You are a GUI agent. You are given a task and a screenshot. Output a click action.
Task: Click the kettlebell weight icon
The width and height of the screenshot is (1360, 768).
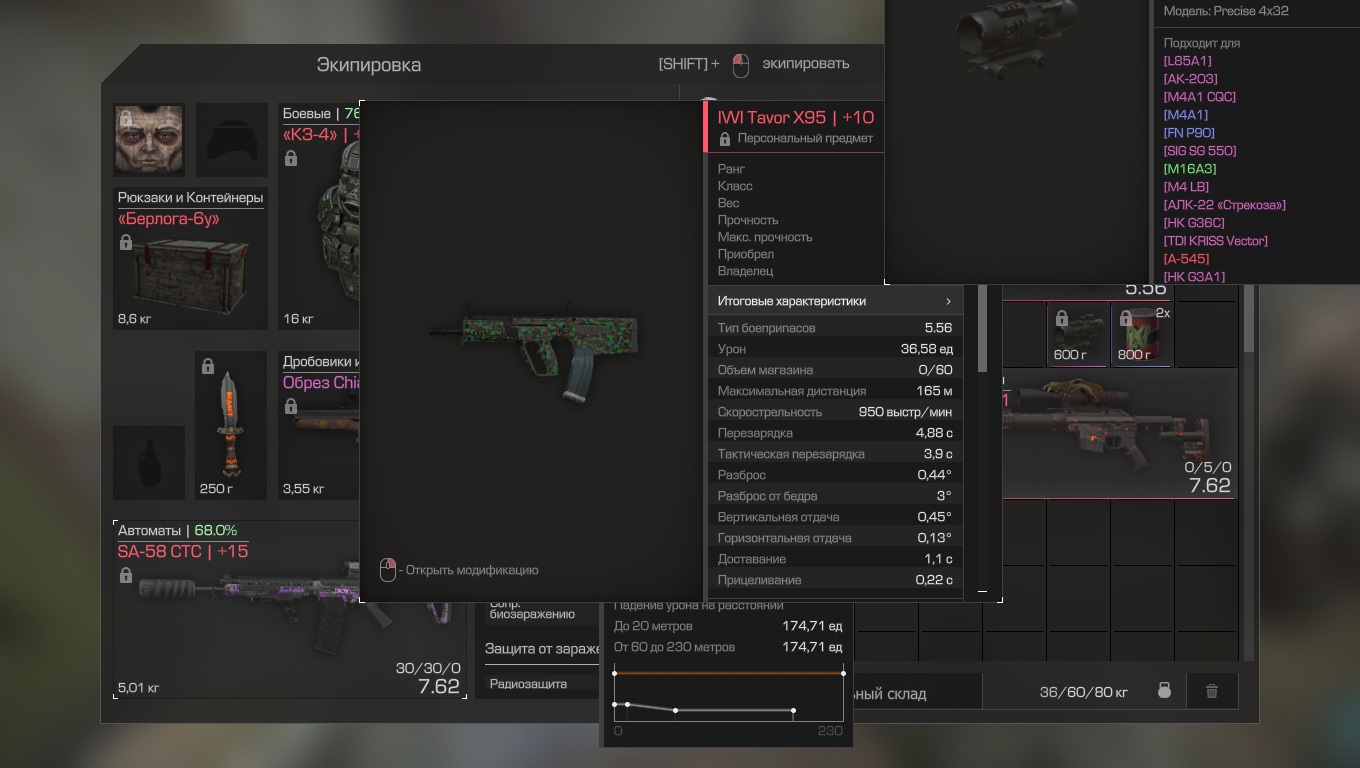(1164, 691)
